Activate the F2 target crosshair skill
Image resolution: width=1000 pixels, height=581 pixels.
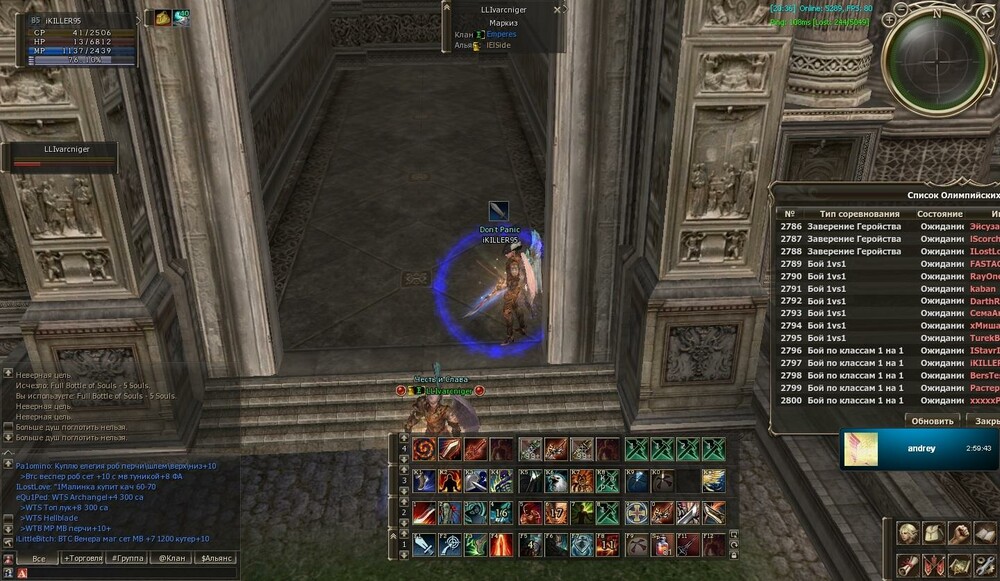click(x=450, y=545)
